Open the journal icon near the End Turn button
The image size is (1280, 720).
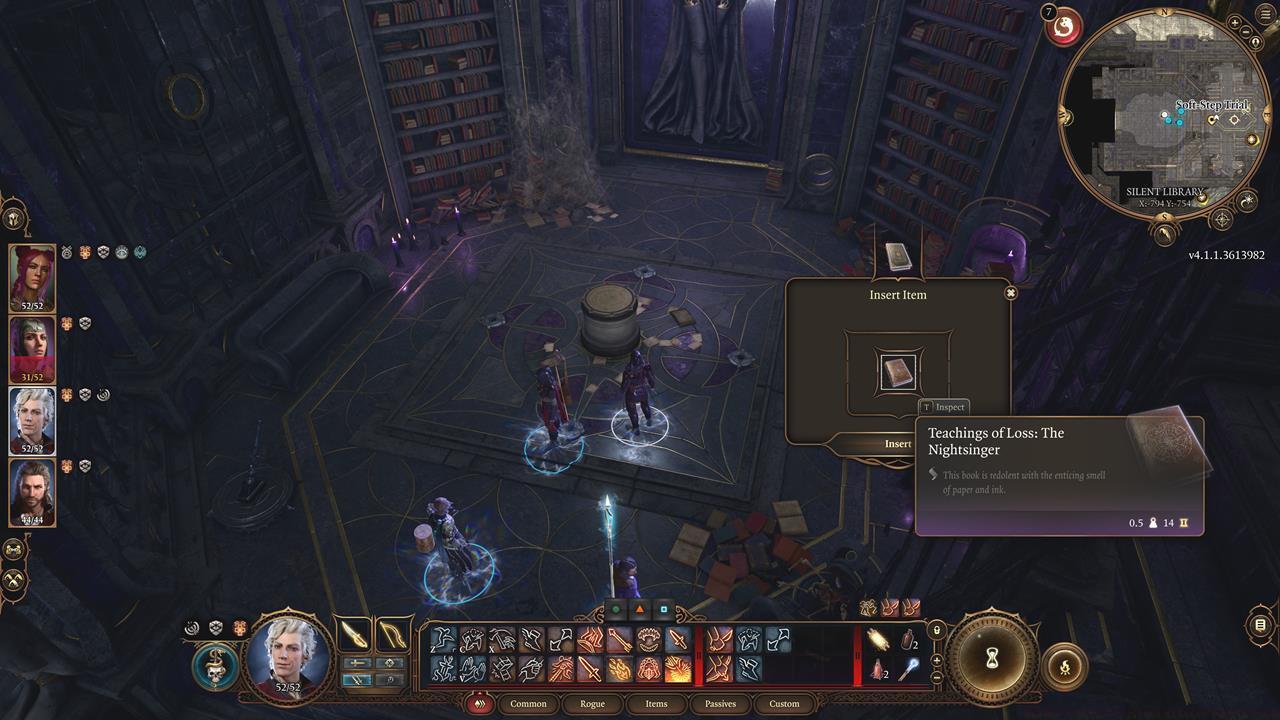[x=1066, y=666]
